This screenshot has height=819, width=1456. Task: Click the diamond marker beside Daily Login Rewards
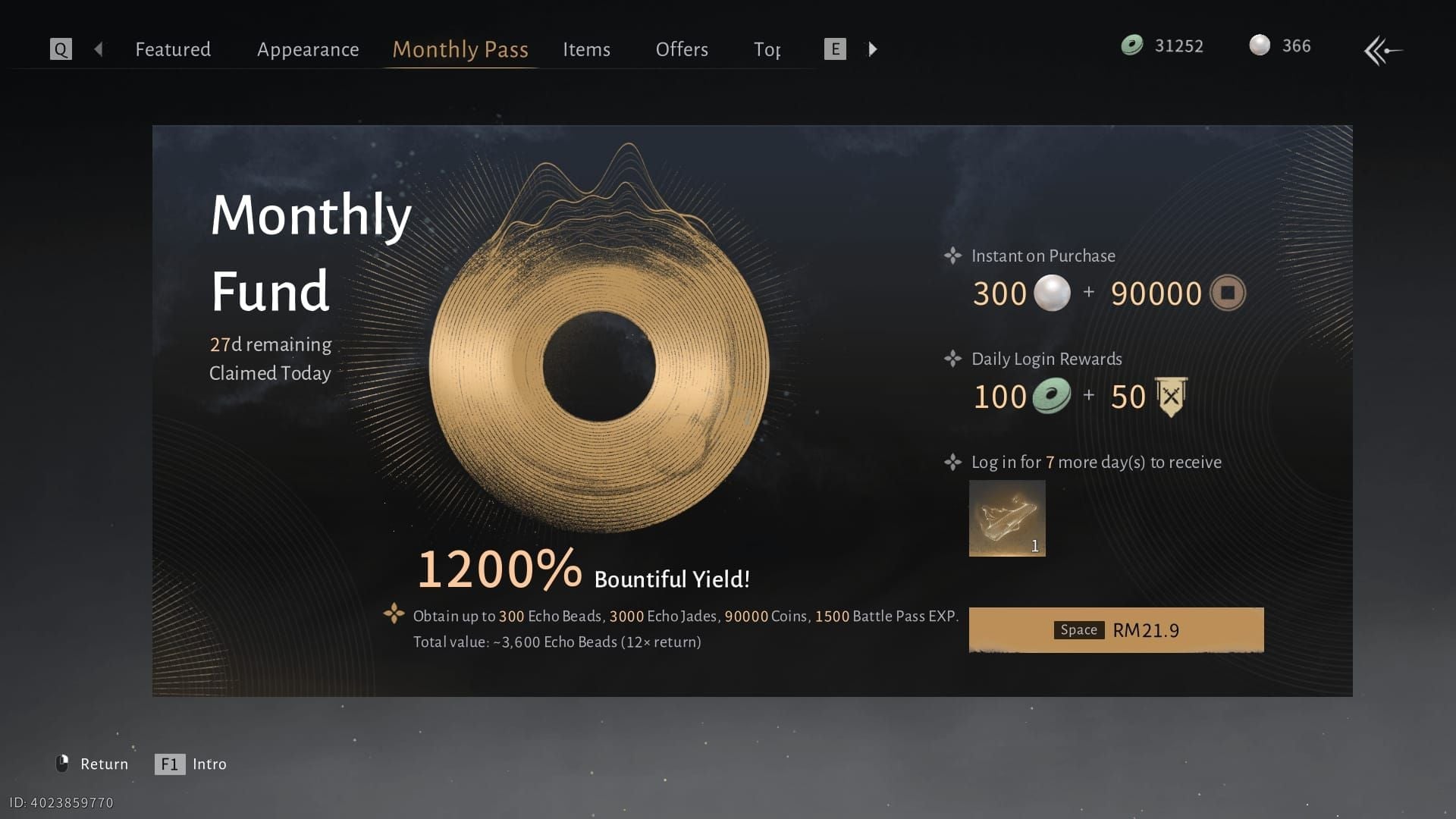pos(952,359)
